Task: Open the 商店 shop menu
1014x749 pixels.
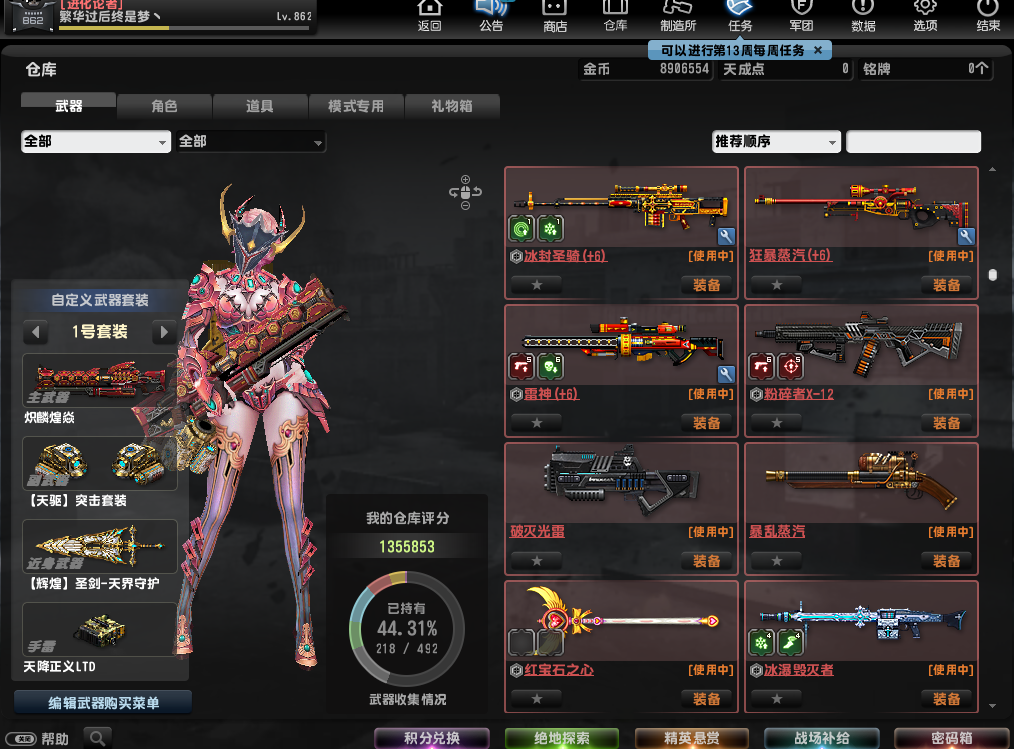Action: pyautogui.click(x=554, y=15)
